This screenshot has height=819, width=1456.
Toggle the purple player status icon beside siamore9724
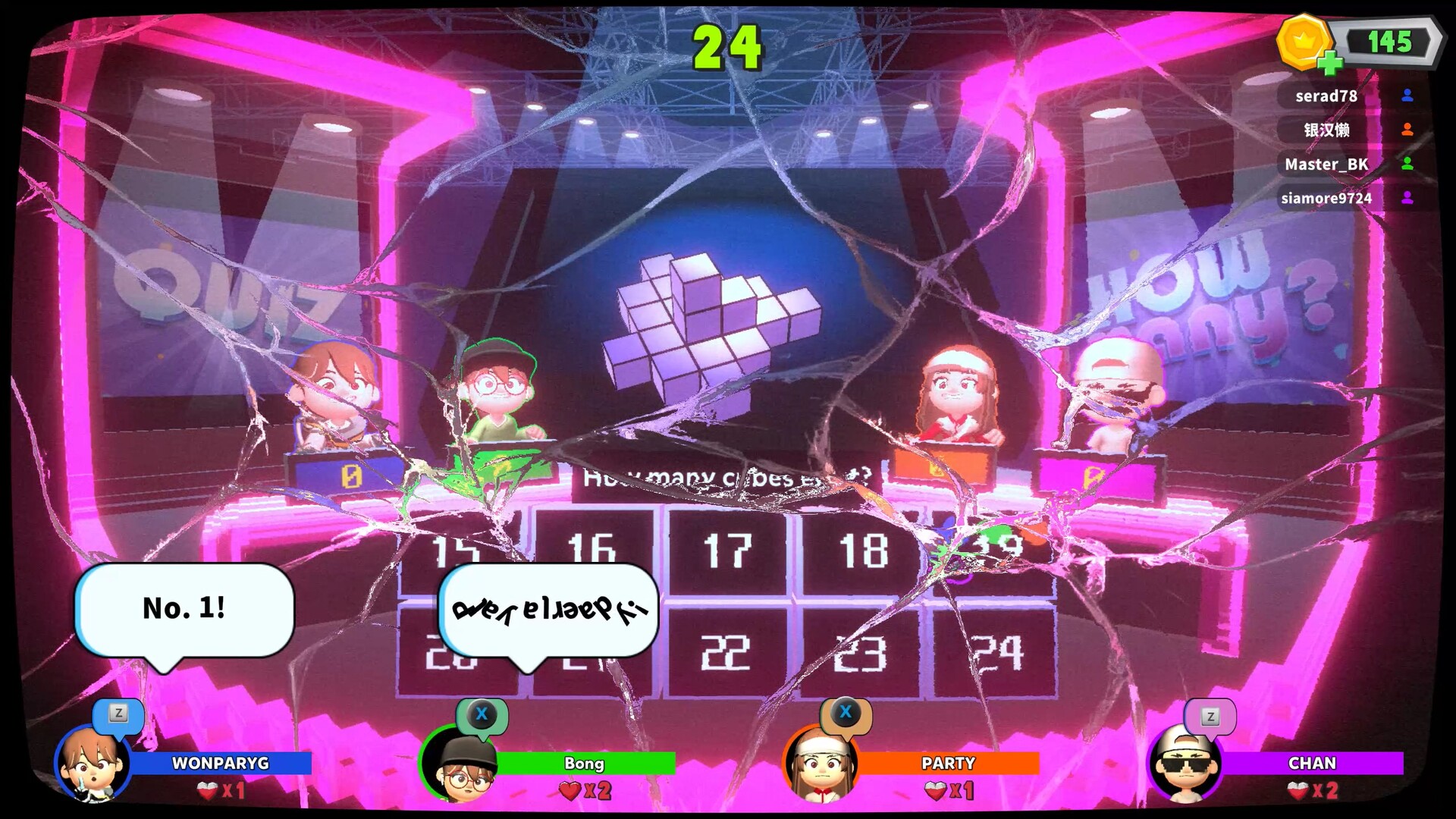(1408, 199)
